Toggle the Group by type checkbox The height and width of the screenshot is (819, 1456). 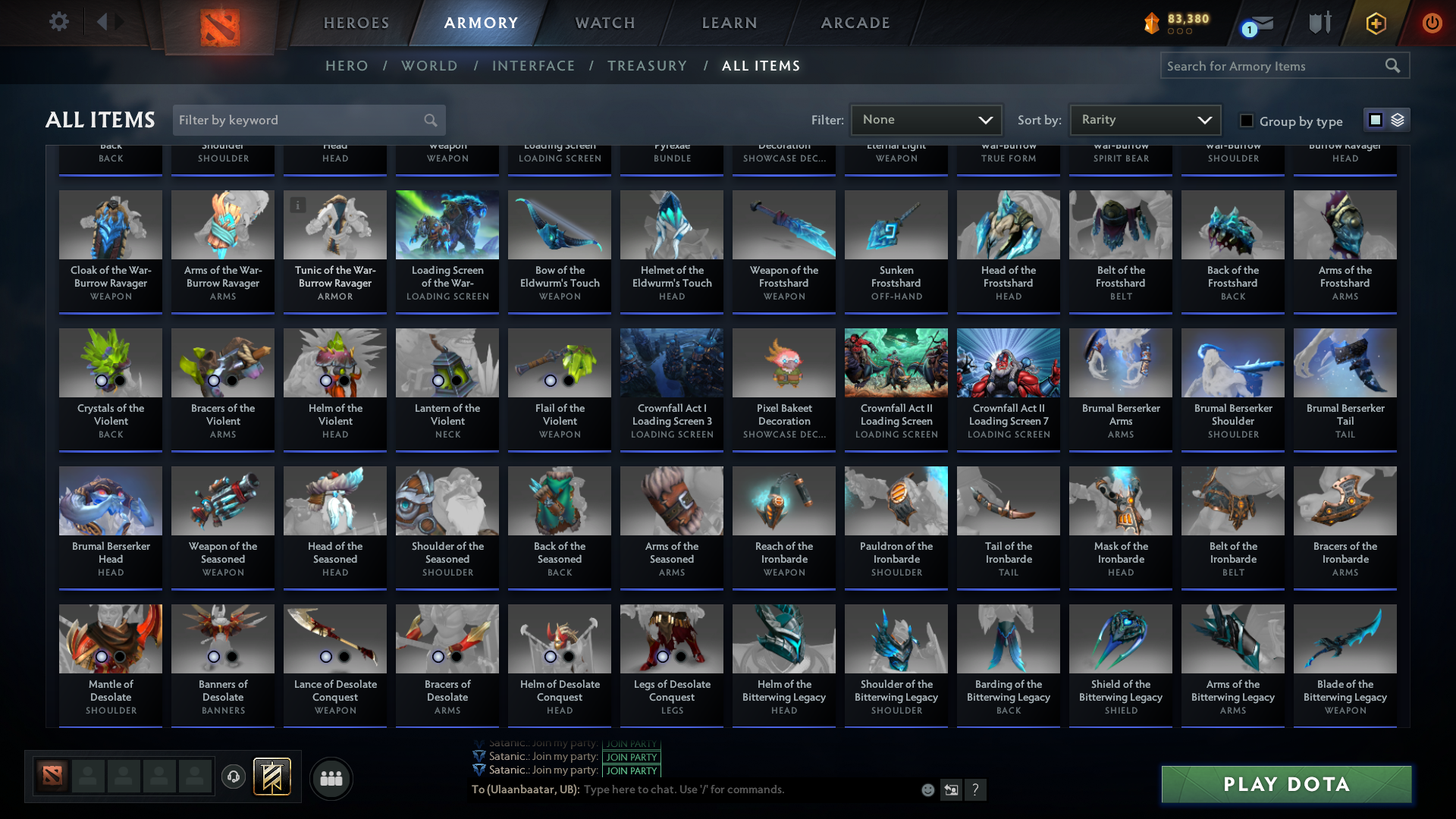(1246, 121)
